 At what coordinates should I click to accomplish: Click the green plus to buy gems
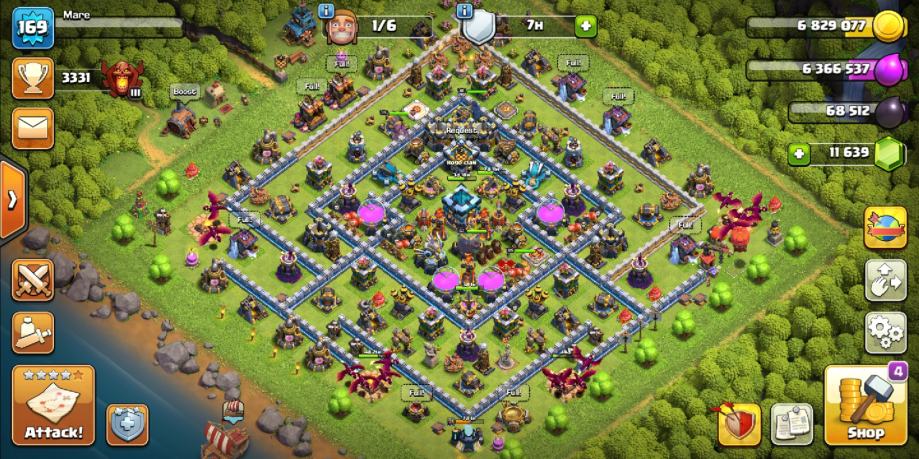tap(798, 154)
